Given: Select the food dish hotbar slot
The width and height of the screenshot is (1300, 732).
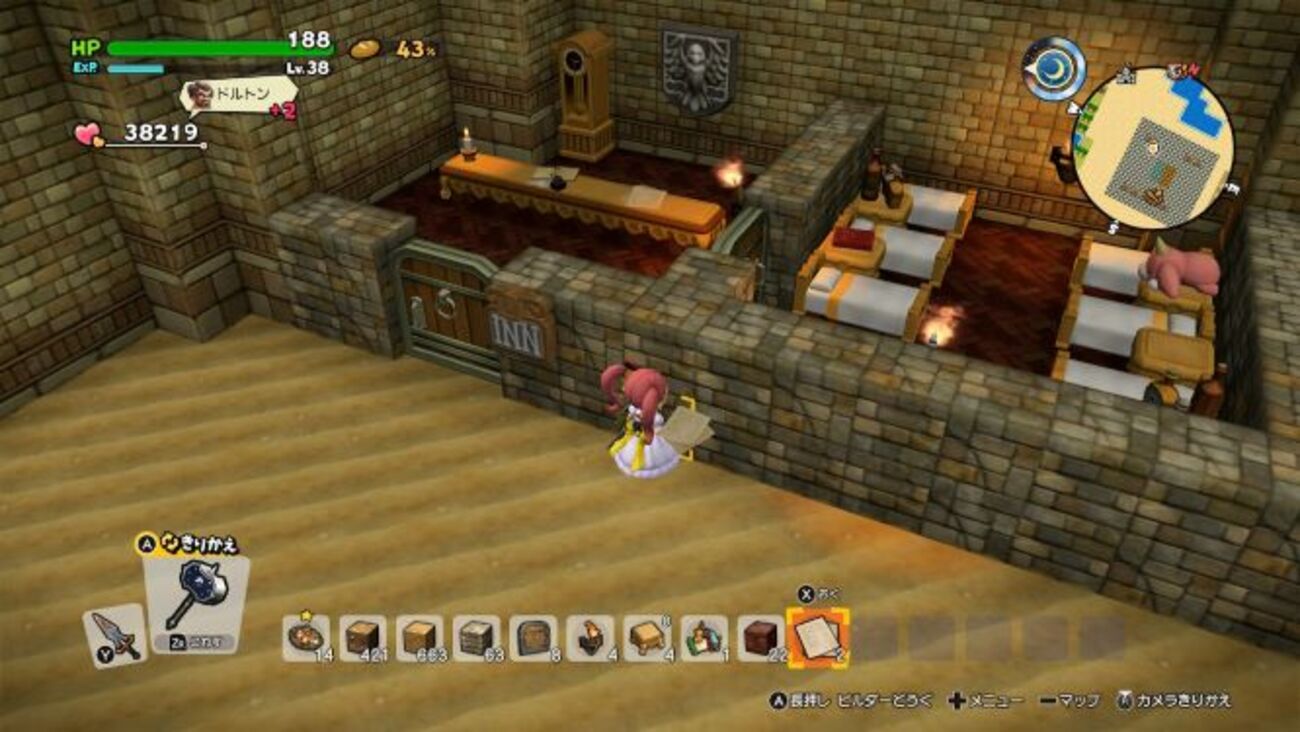Looking at the screenshot, I should pyautogui.click(x=305, y=637).
